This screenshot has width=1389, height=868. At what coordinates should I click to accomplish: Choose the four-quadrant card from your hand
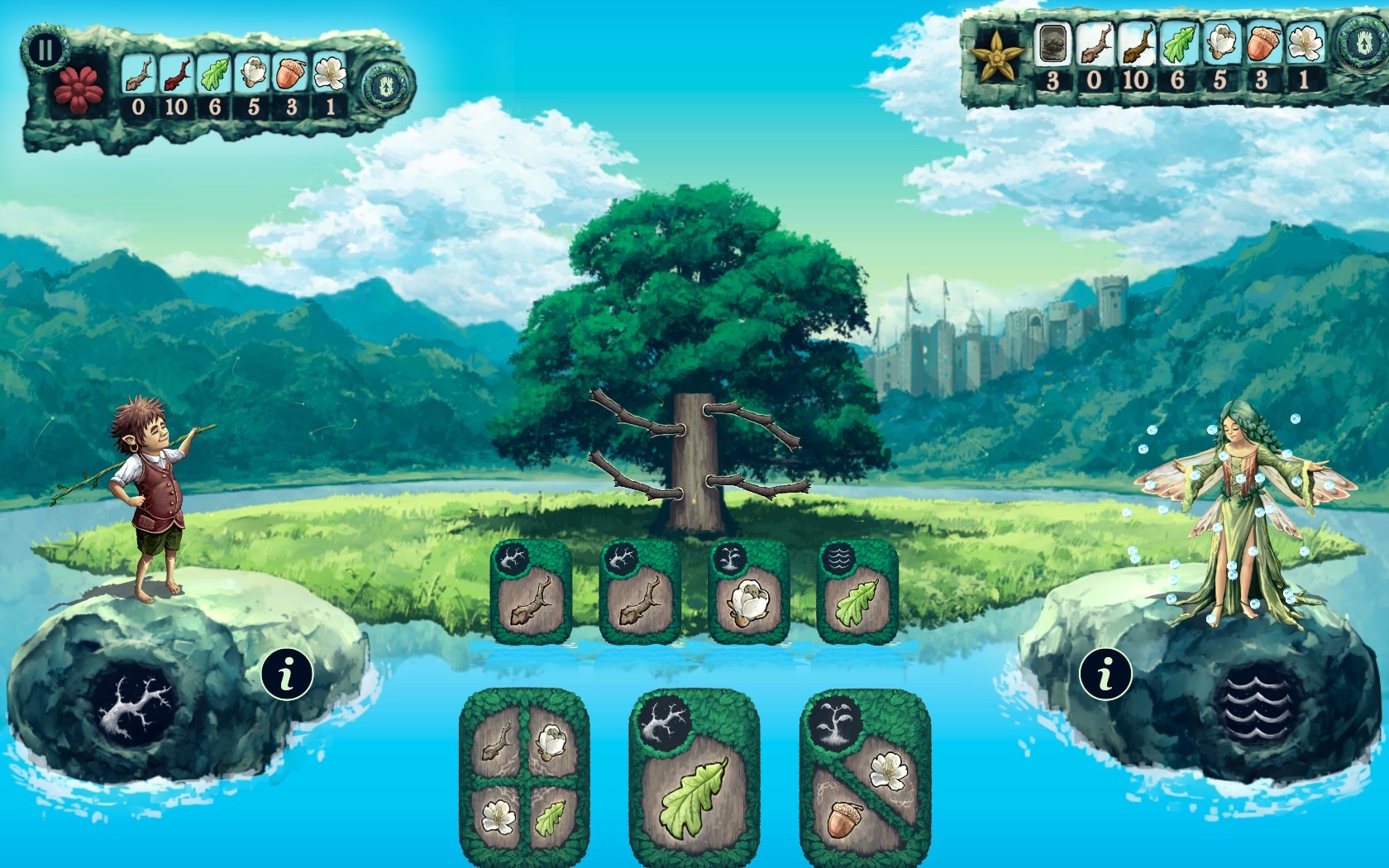tap(524, 777)
